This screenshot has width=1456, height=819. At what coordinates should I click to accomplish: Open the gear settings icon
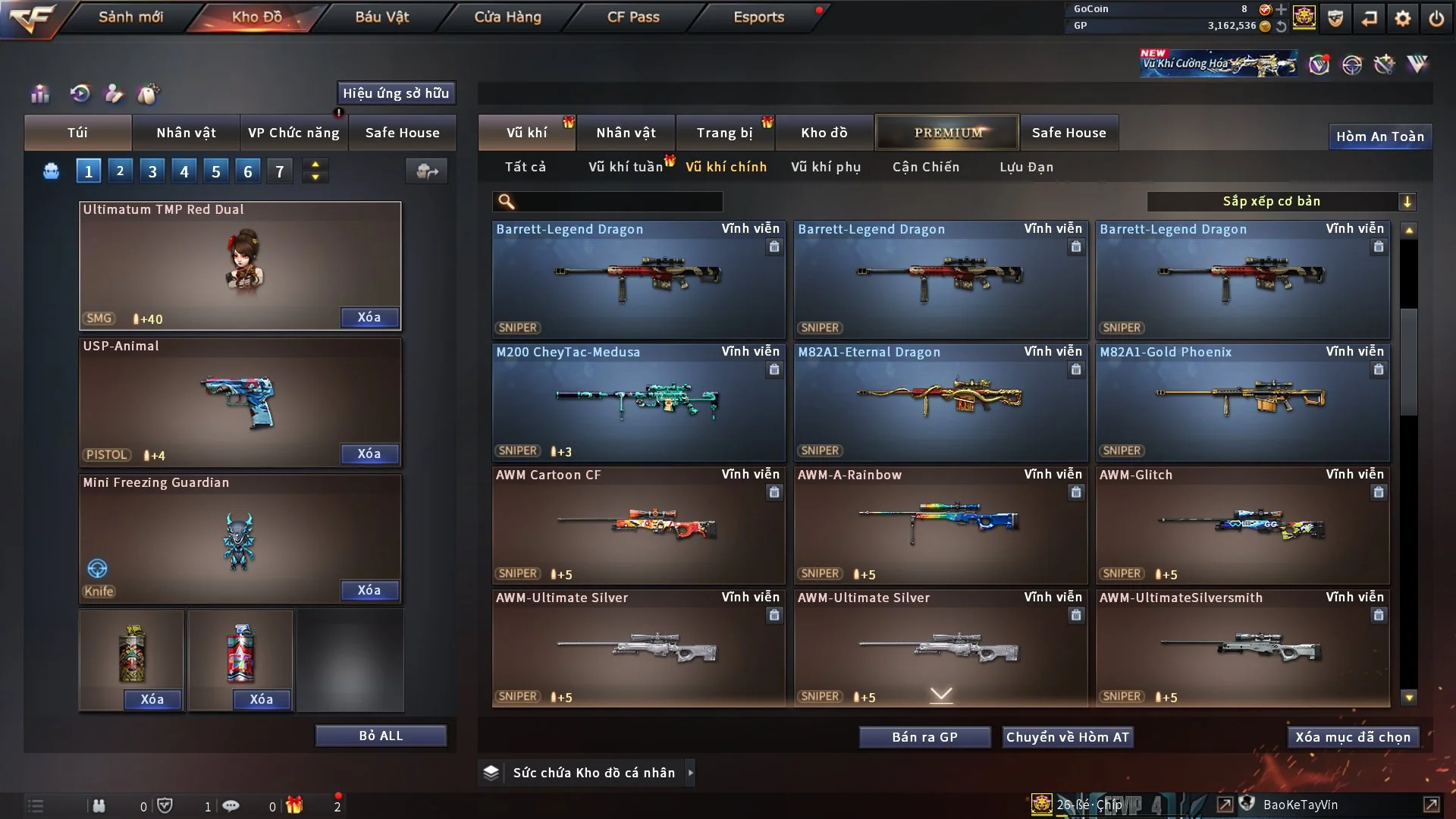click(1403, 18)
